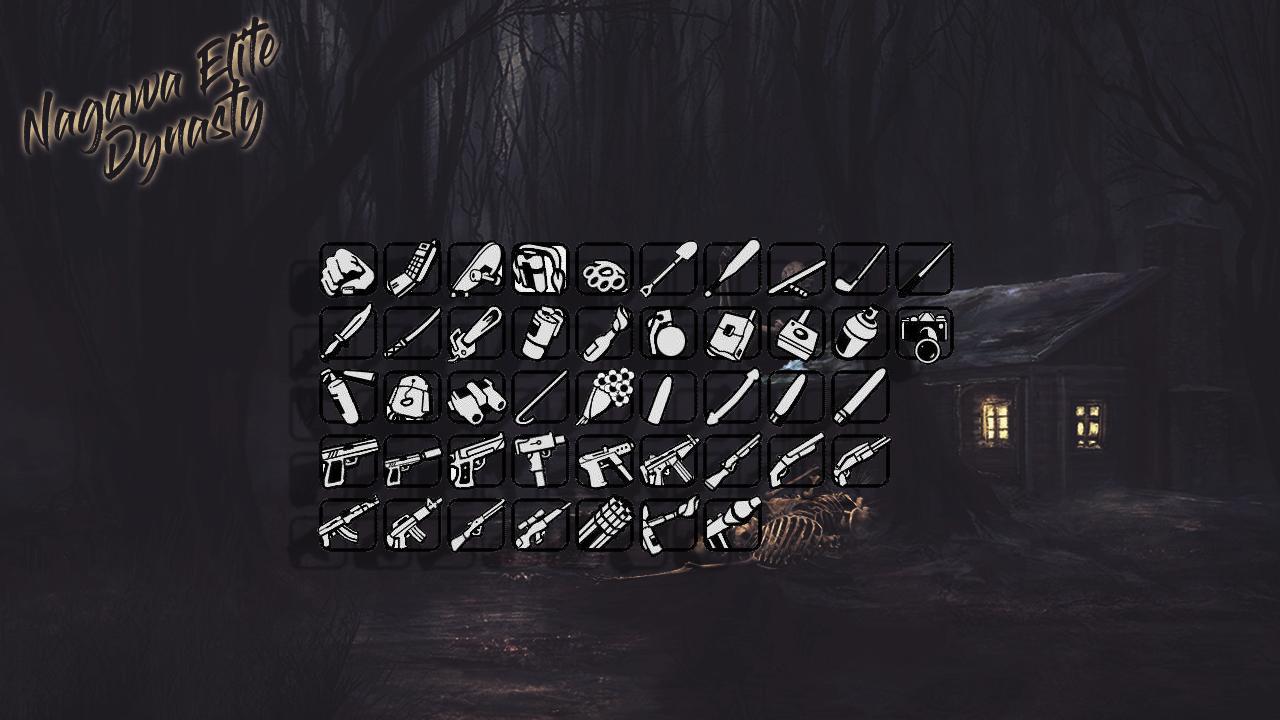Select the fist icon
Screen dimensions: 1280x720
348,270
